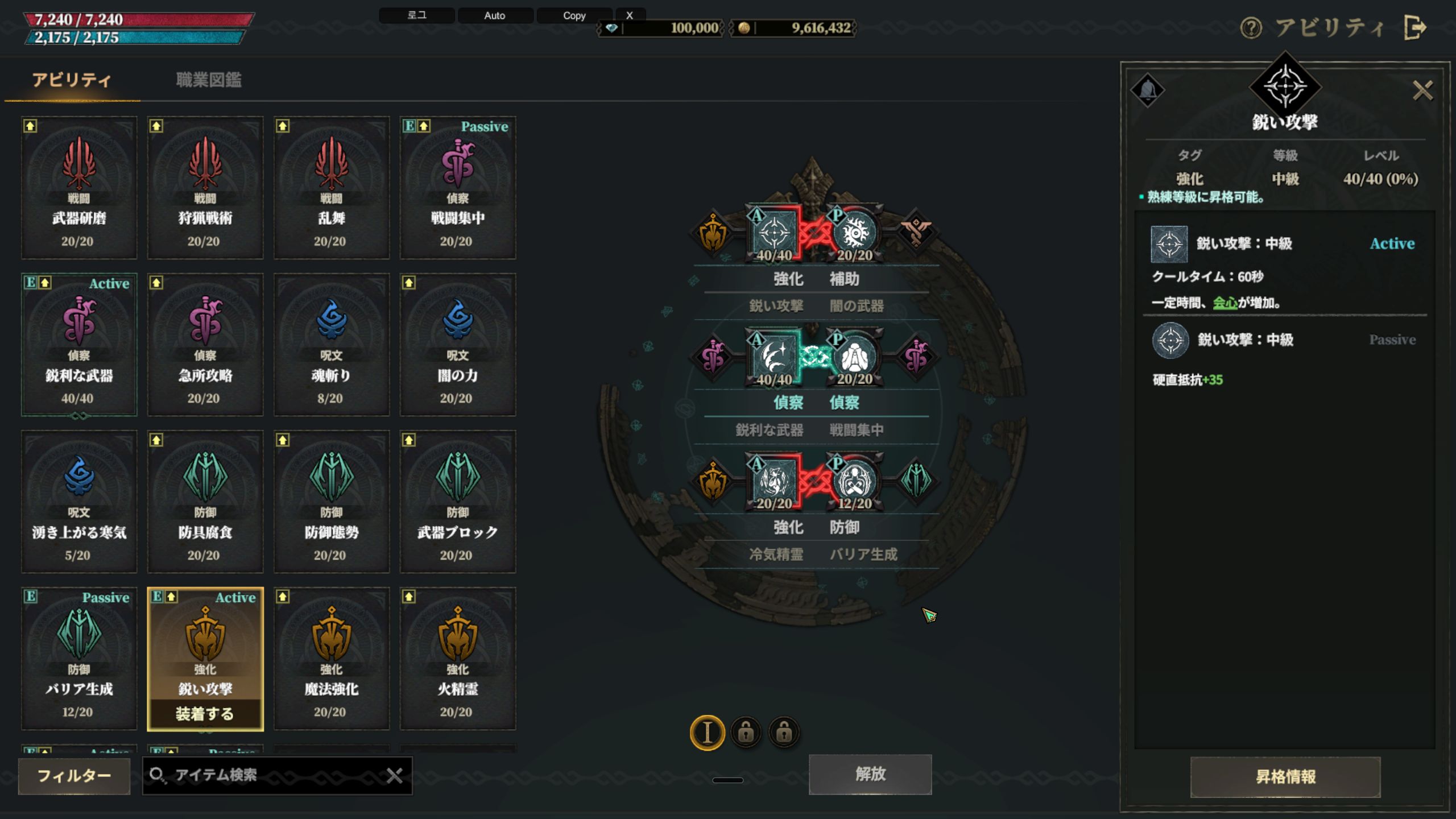This screenshot has width=1456, height=819.
Task: Switch to the 職業図鑑 tab
Action: click(x=208, y=80)
